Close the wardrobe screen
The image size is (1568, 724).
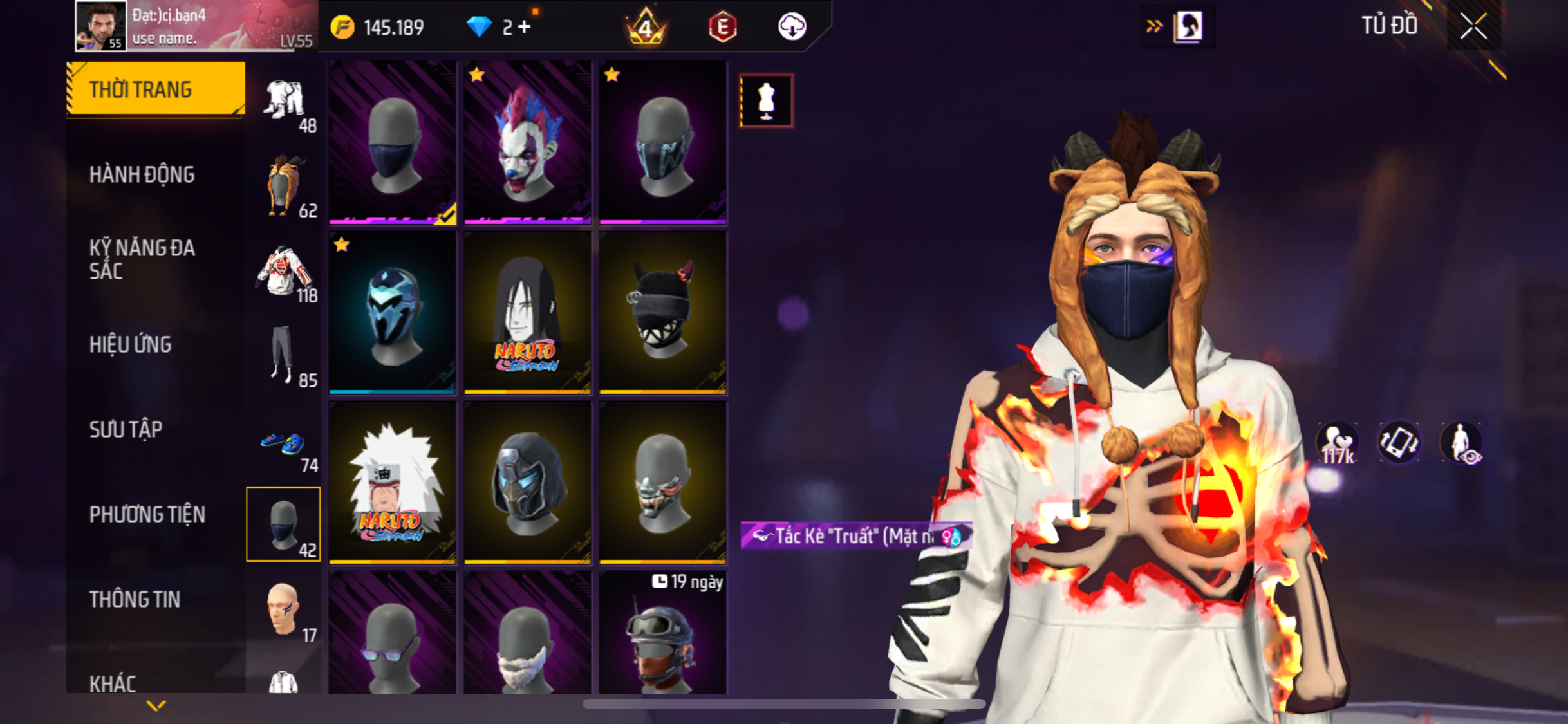coord(1473,27)
